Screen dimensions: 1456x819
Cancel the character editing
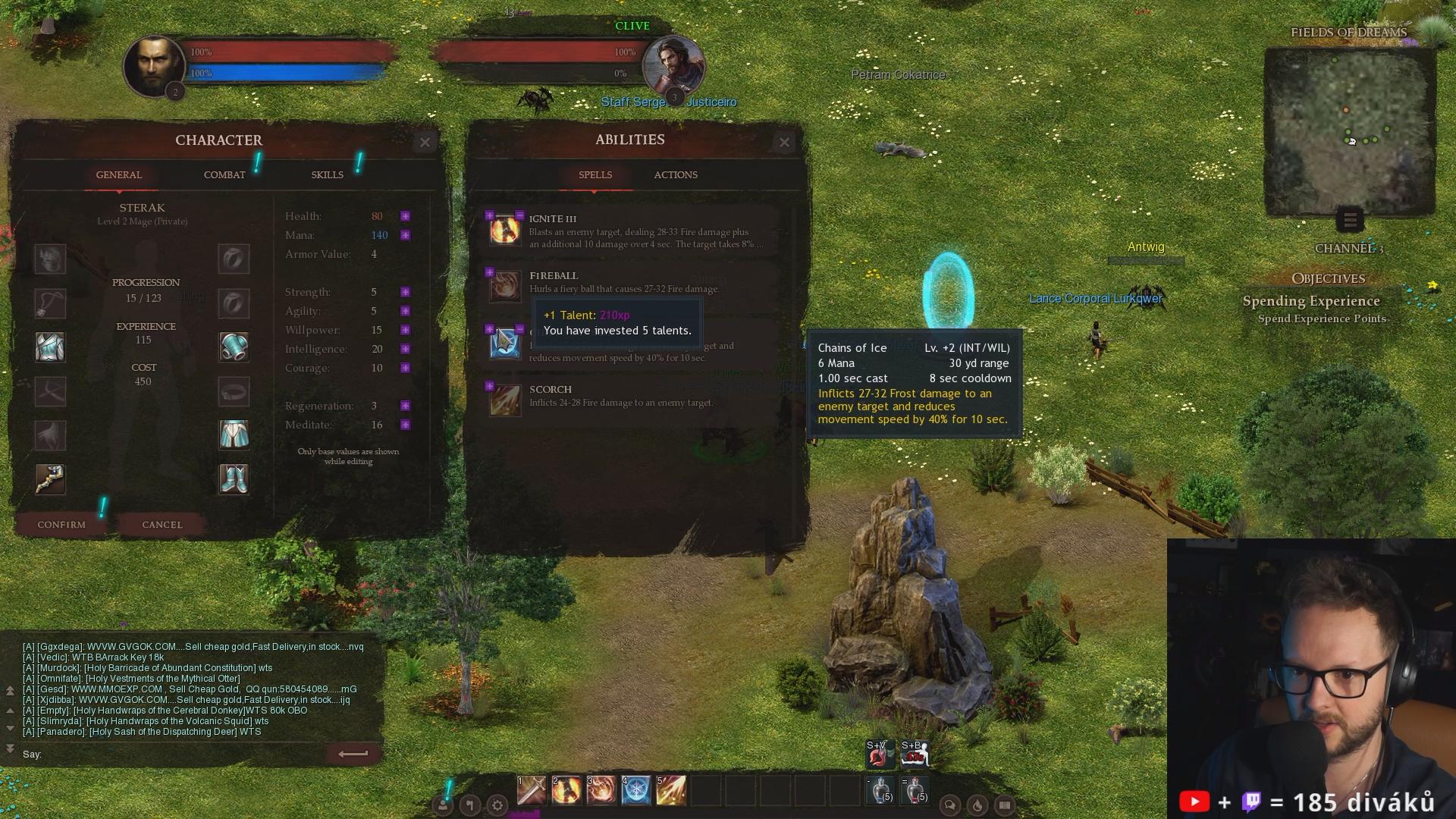[x=162, y=524]
